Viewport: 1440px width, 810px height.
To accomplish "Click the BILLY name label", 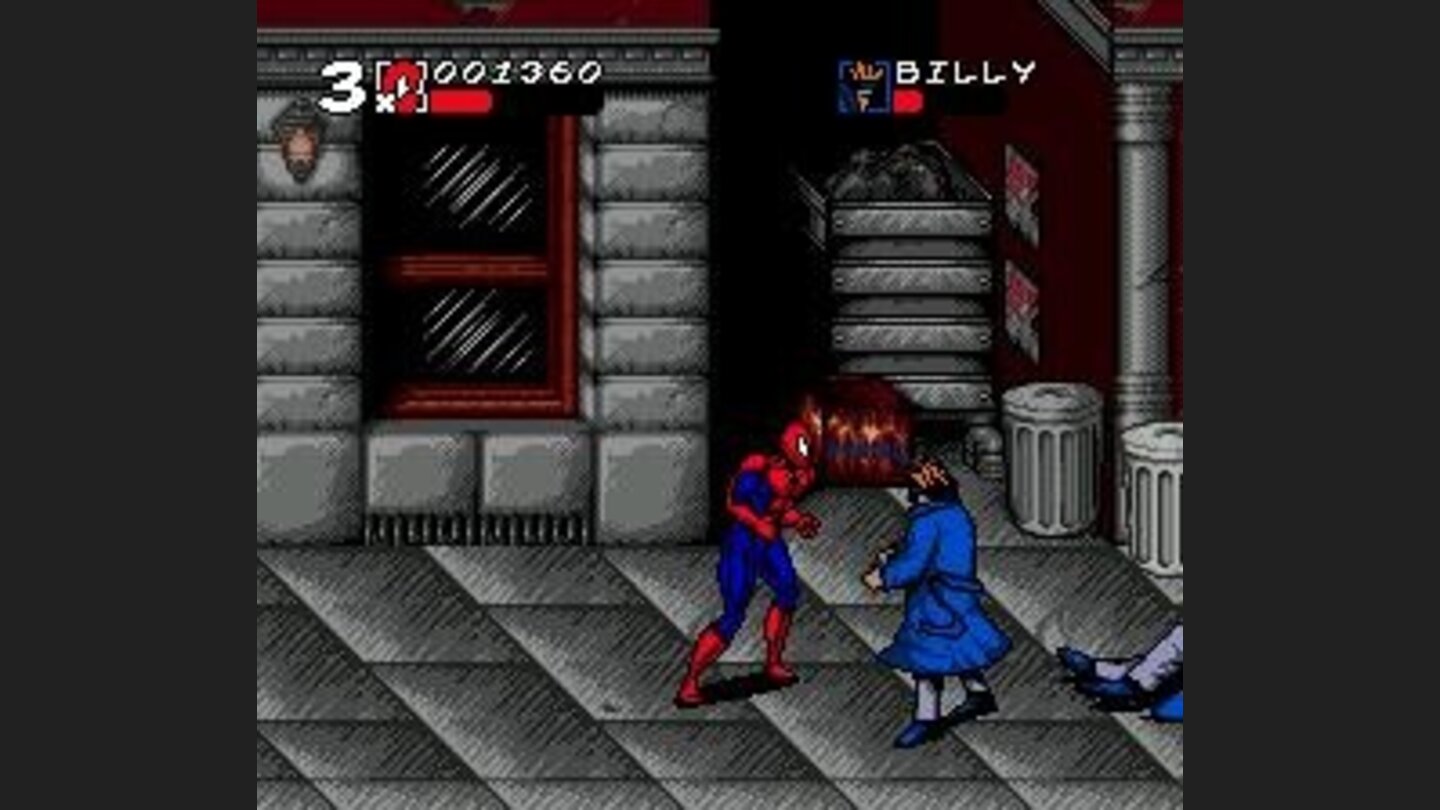I will (x=965, y=70).
